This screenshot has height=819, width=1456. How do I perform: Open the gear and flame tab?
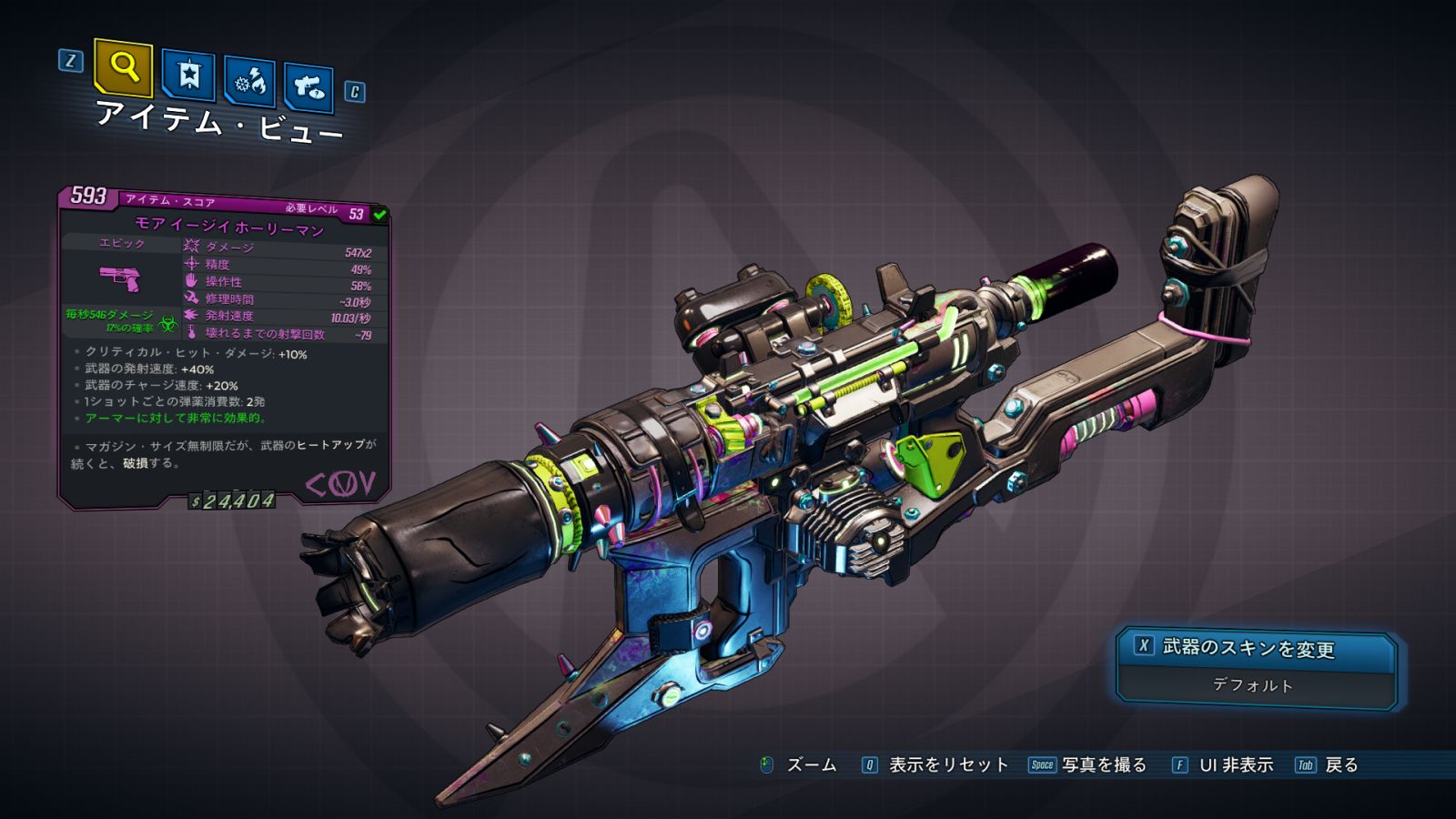(249, 83)
